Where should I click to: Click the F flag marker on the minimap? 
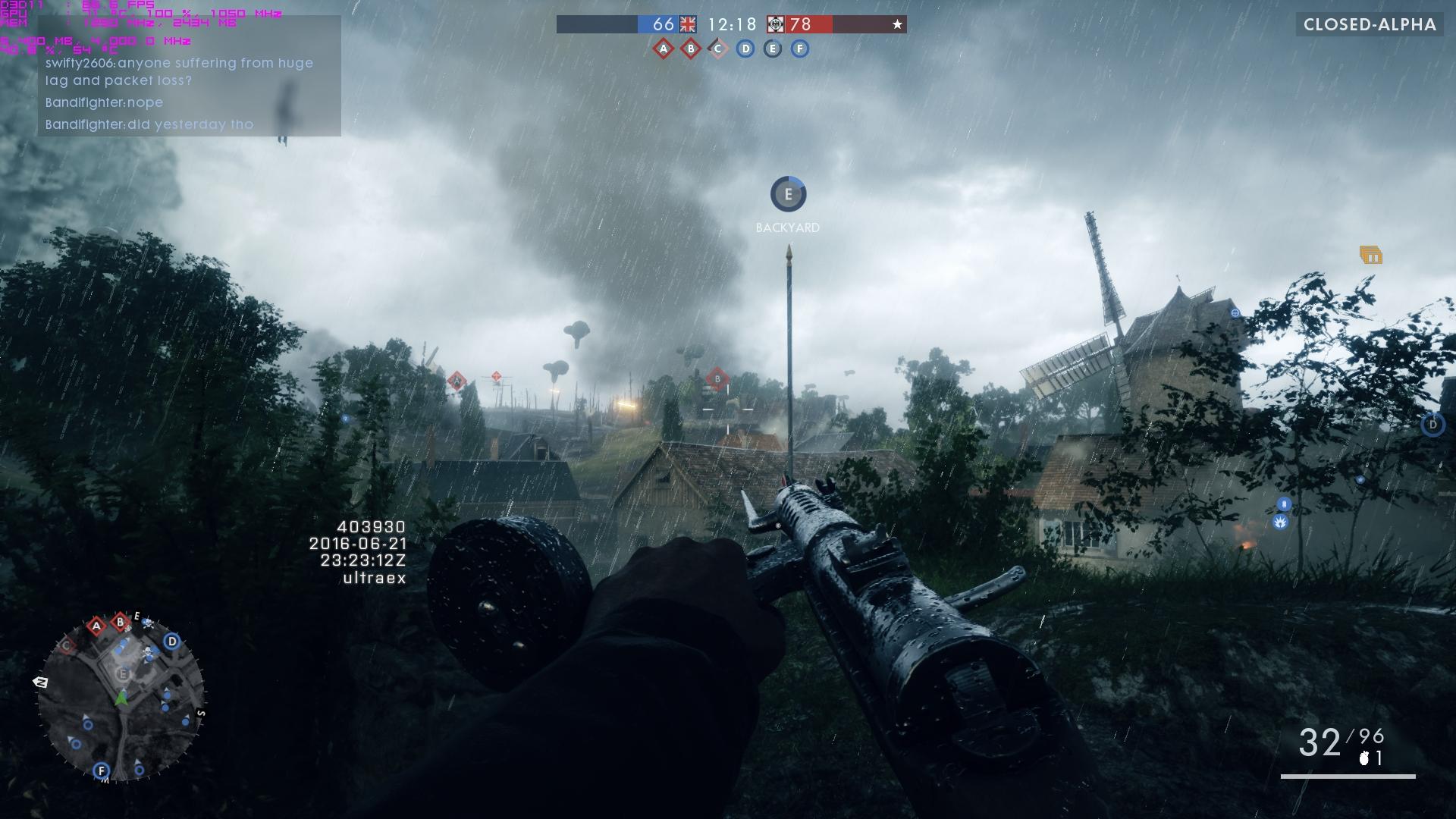tap(101, 770)
